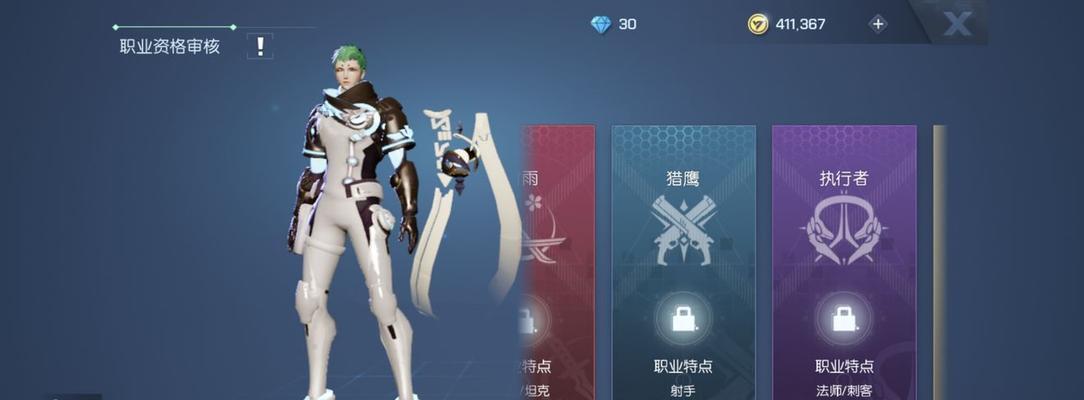Add more gold coins with plus button
1084x400 pixels.
coord(878,24)
